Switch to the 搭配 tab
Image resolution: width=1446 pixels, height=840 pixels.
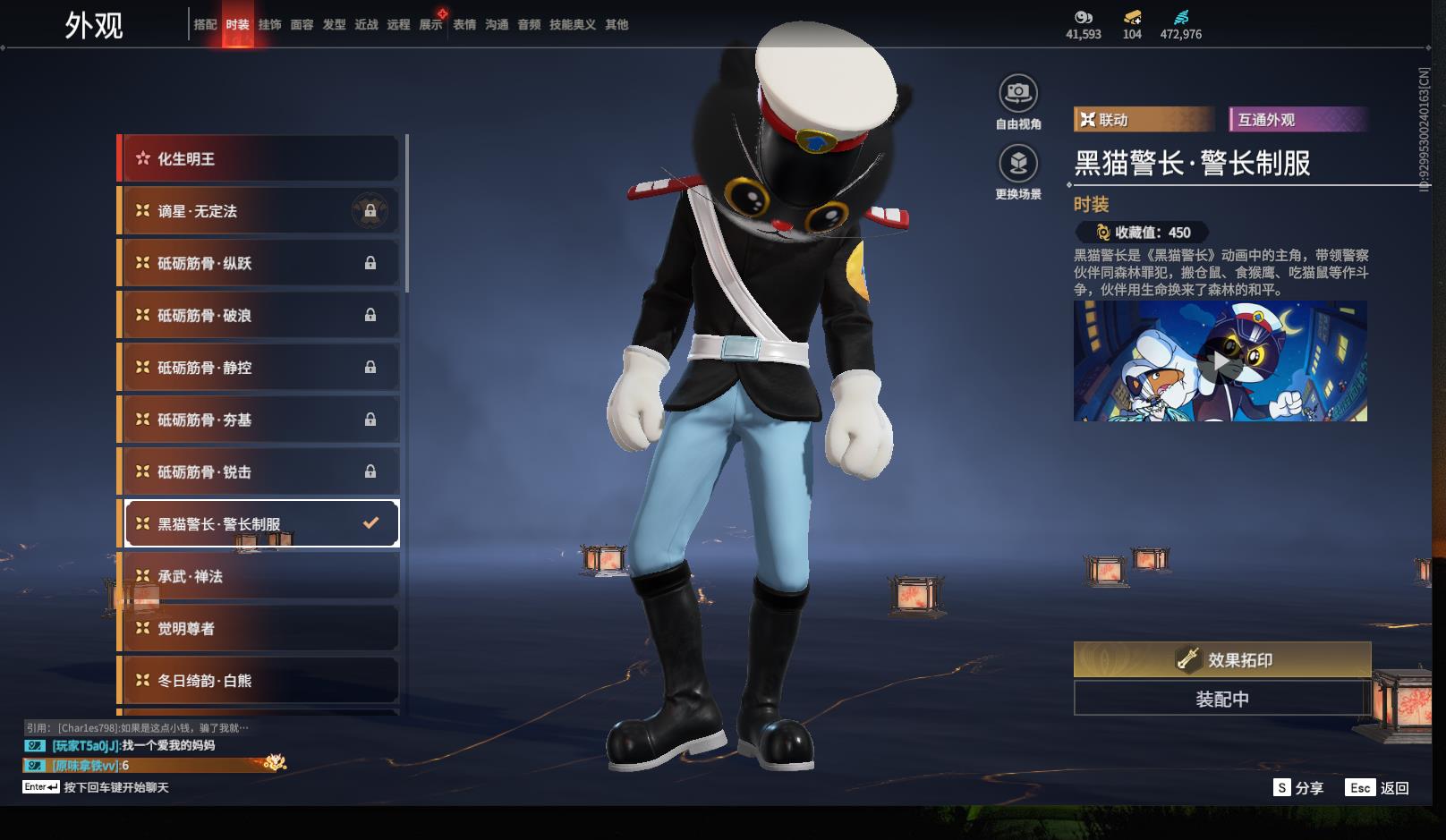click(205, 25)
